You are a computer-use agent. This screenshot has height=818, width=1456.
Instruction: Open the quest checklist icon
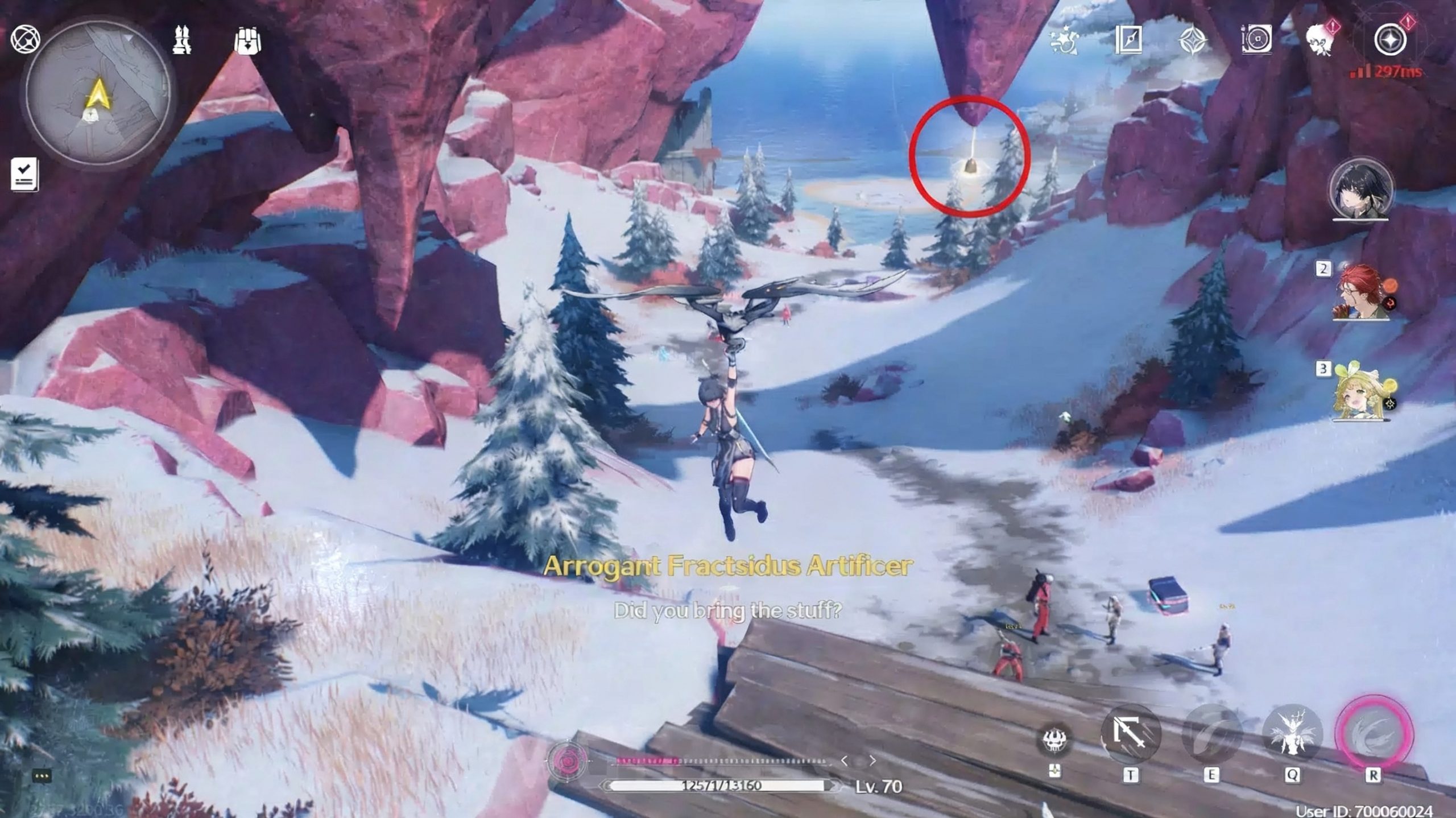point(24,173)
